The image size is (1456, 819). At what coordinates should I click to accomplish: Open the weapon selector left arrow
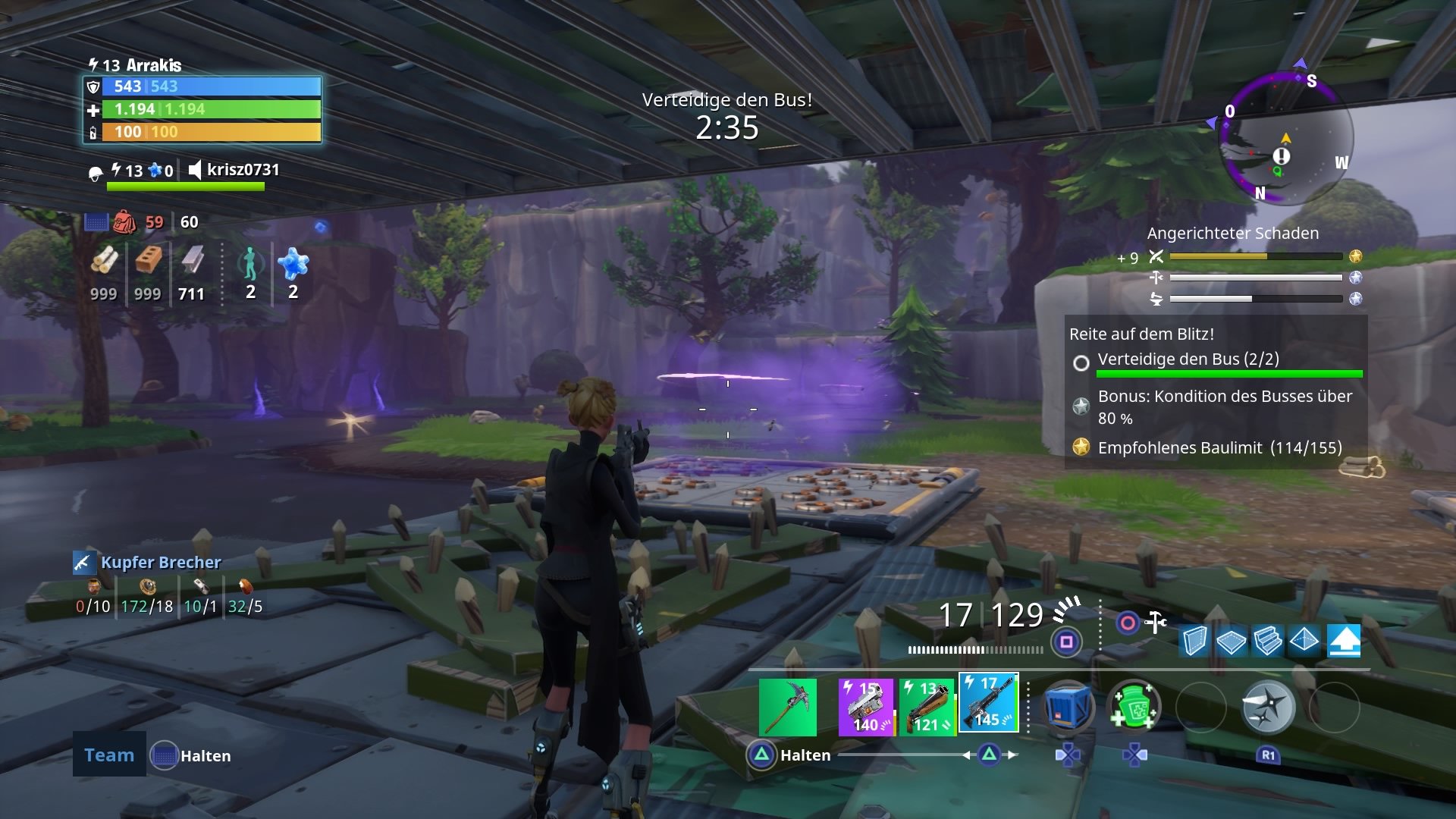(x=966, y=755)
